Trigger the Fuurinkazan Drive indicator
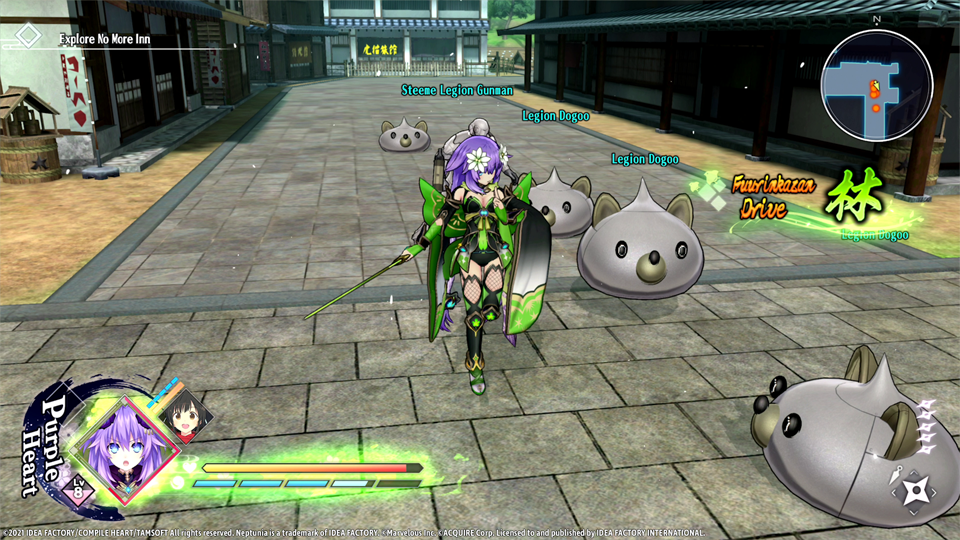Viewport: 960px width, 540px height. pos(774,196)
